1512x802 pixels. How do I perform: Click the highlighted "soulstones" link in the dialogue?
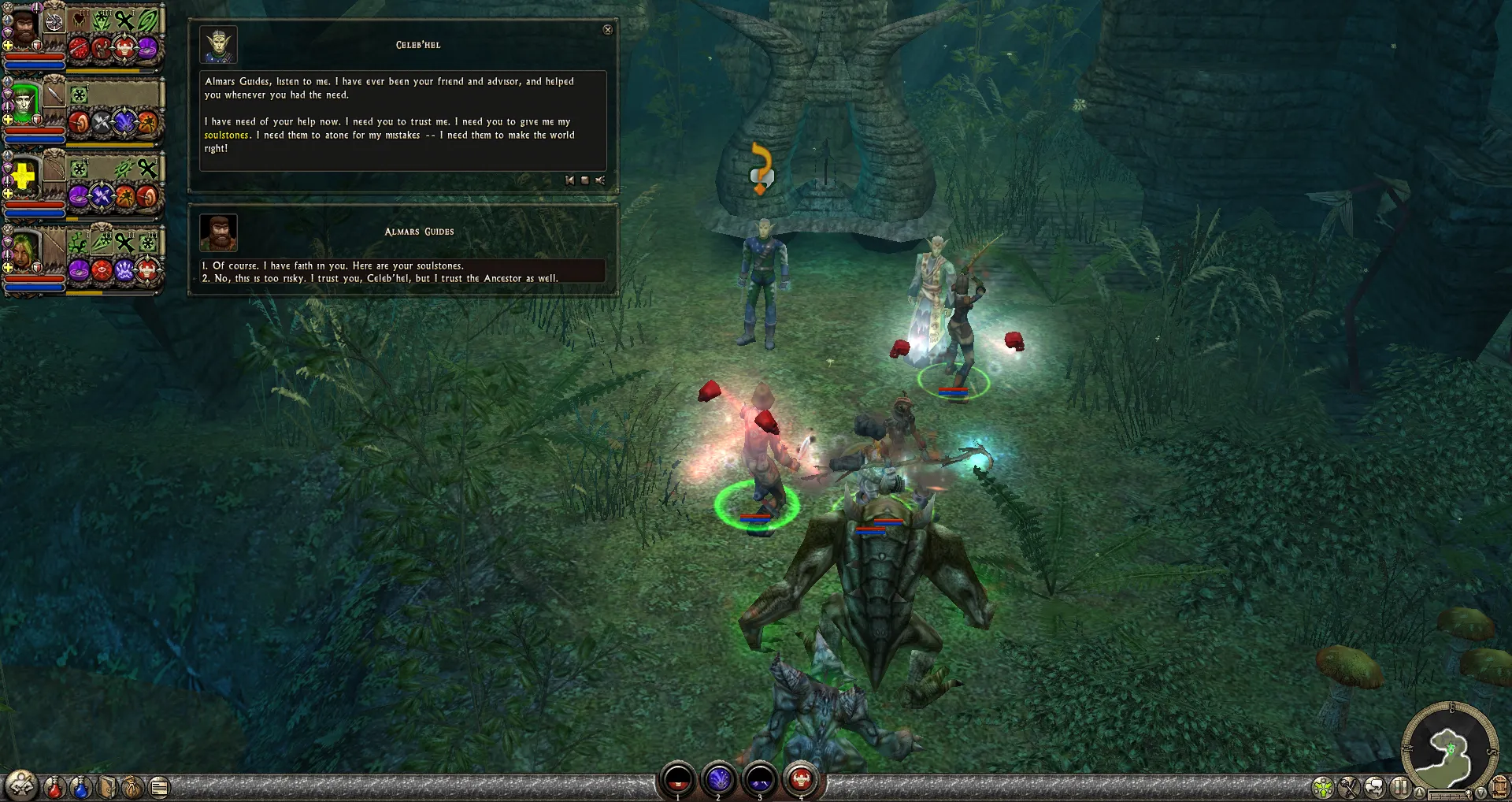point(226,136)
